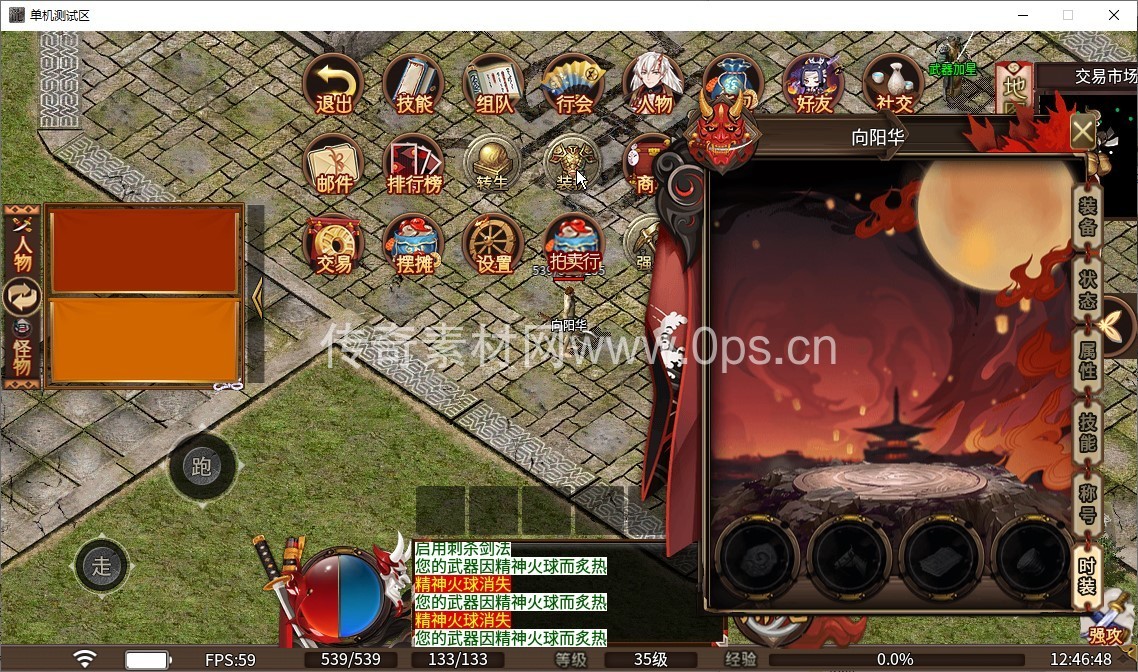This screenshot has height=672, width=1138.
Task: Open the 拍卖行 auction house
Action: tap(574, 245)
